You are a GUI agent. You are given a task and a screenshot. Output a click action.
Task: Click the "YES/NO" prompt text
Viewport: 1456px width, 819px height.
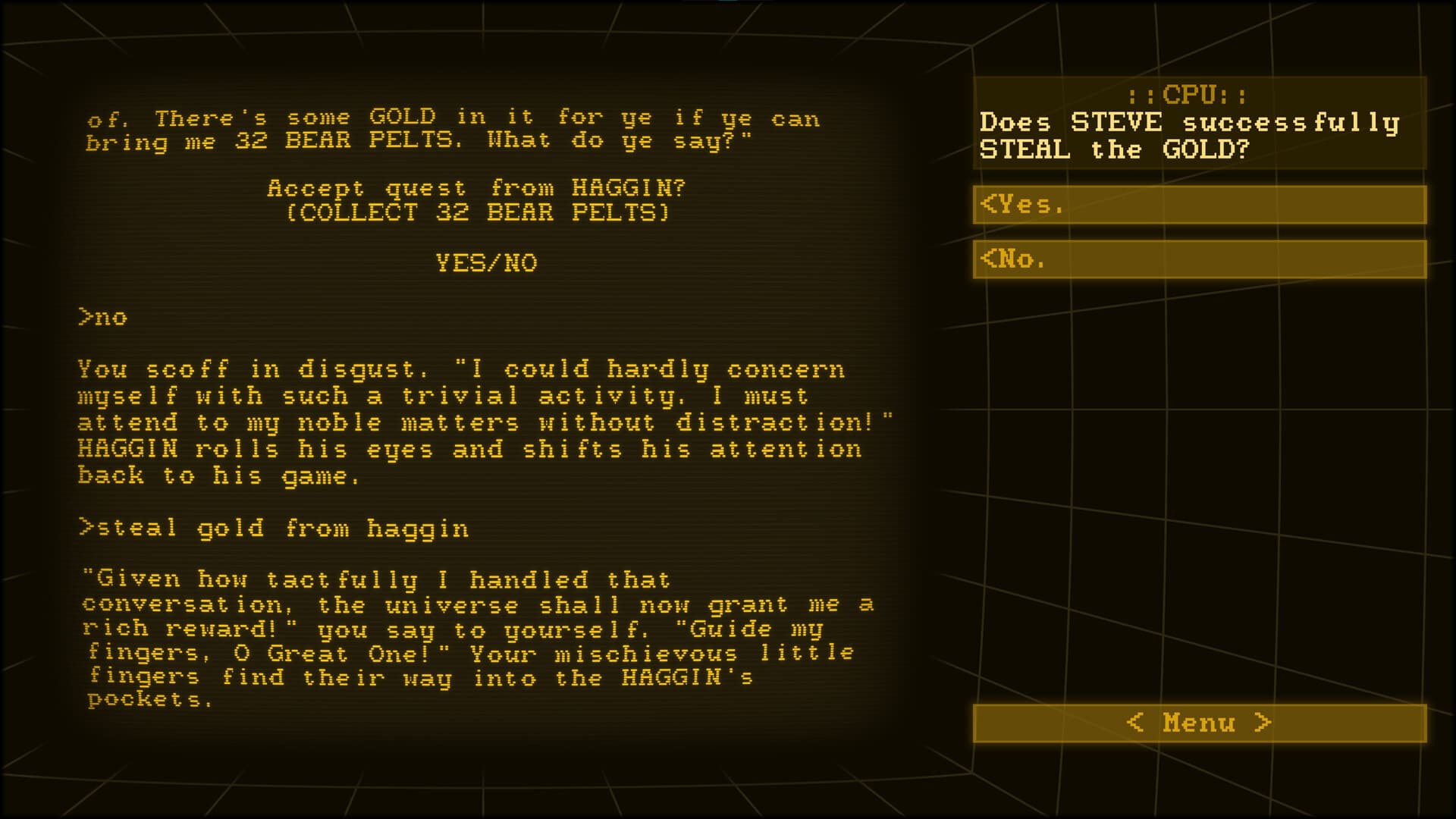485,263
